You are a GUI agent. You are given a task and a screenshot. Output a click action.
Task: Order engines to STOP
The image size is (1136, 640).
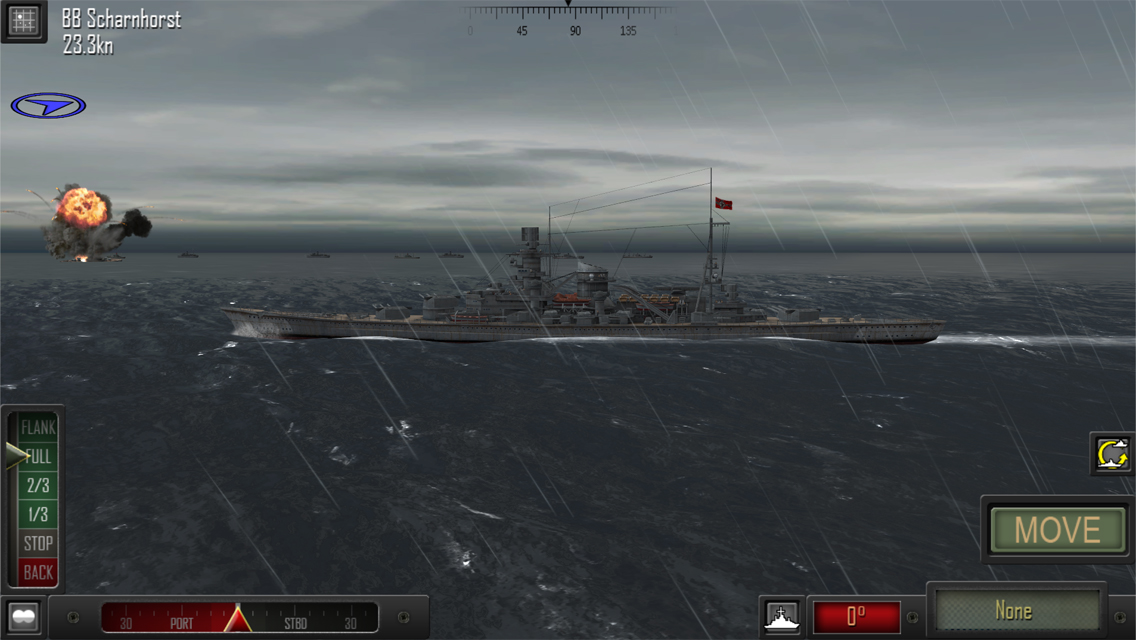click(x=39, y=544)
